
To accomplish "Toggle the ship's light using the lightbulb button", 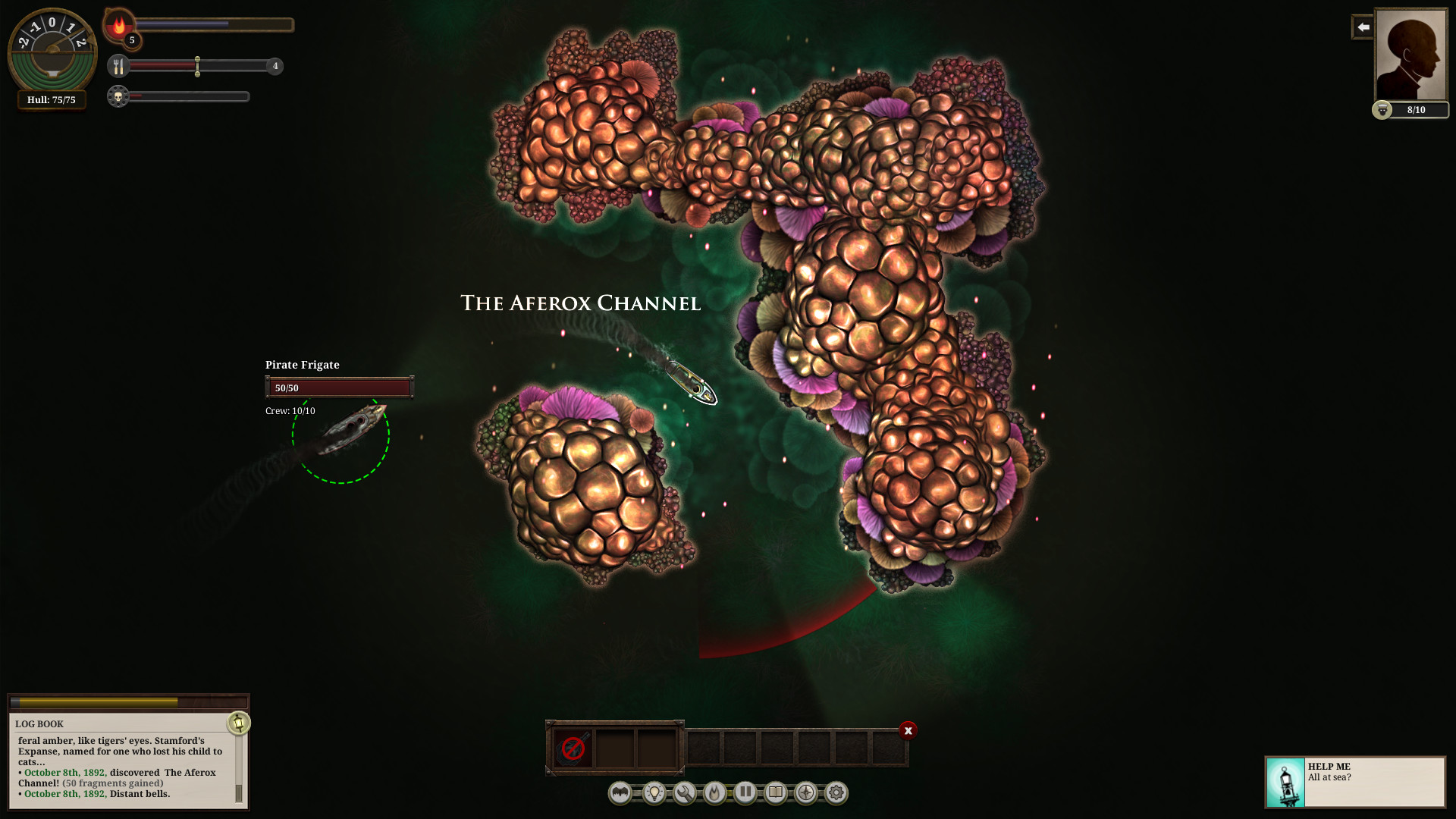I will (654, 793).
